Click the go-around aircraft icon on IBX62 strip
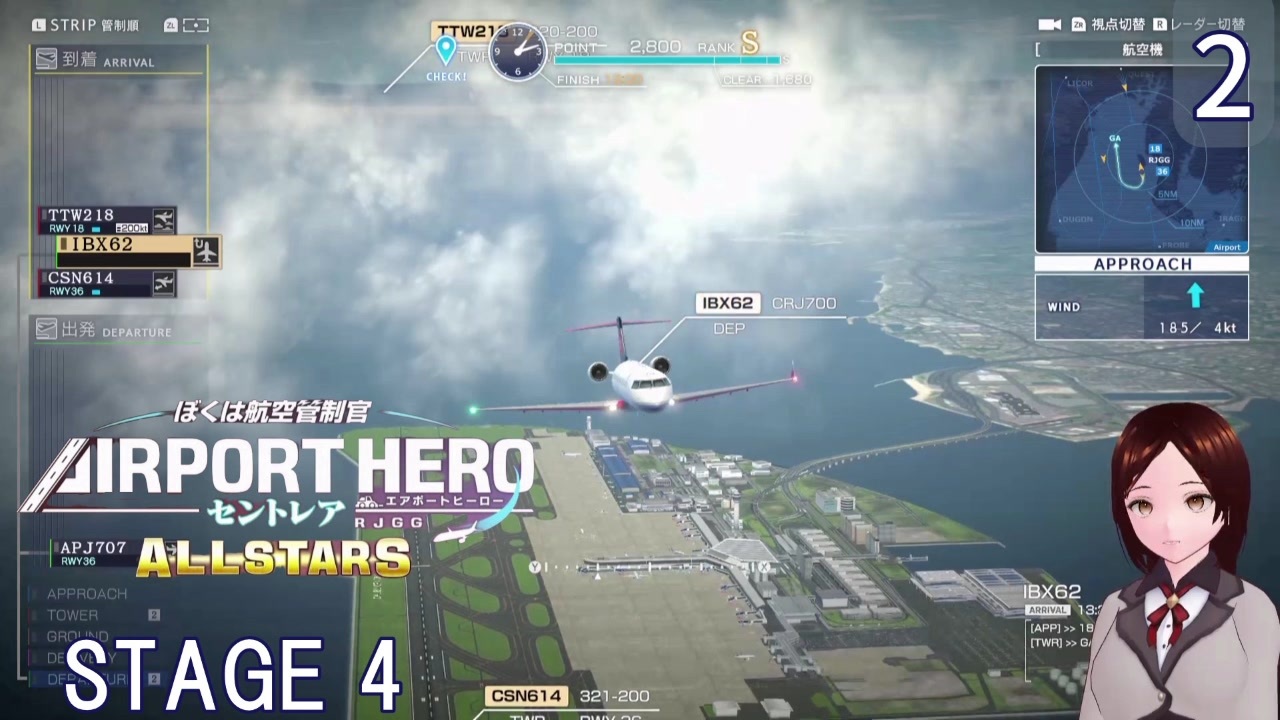This screenshot has height=720, width=1280. point(207,249)
